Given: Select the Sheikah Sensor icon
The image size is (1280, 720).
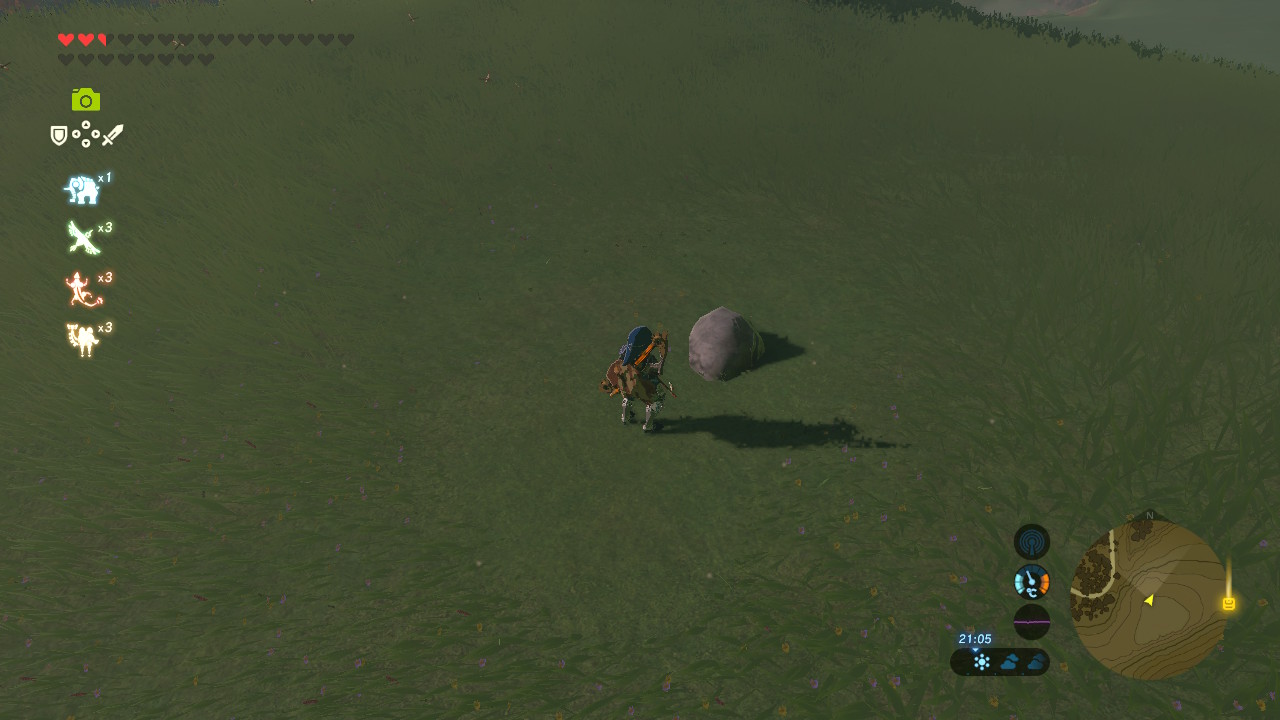Looking at the screenshot, I should point(1032,542).
